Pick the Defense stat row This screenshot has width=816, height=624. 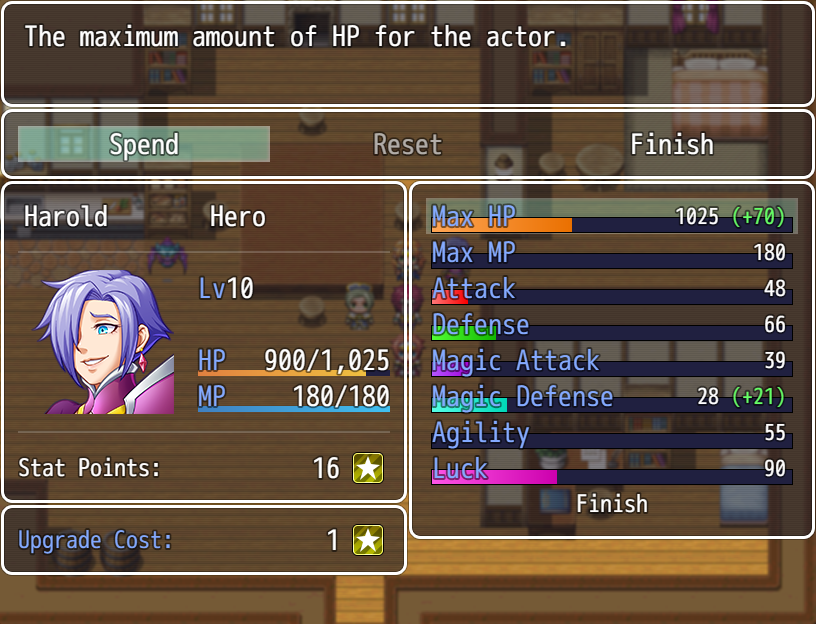tap(611, 325)
